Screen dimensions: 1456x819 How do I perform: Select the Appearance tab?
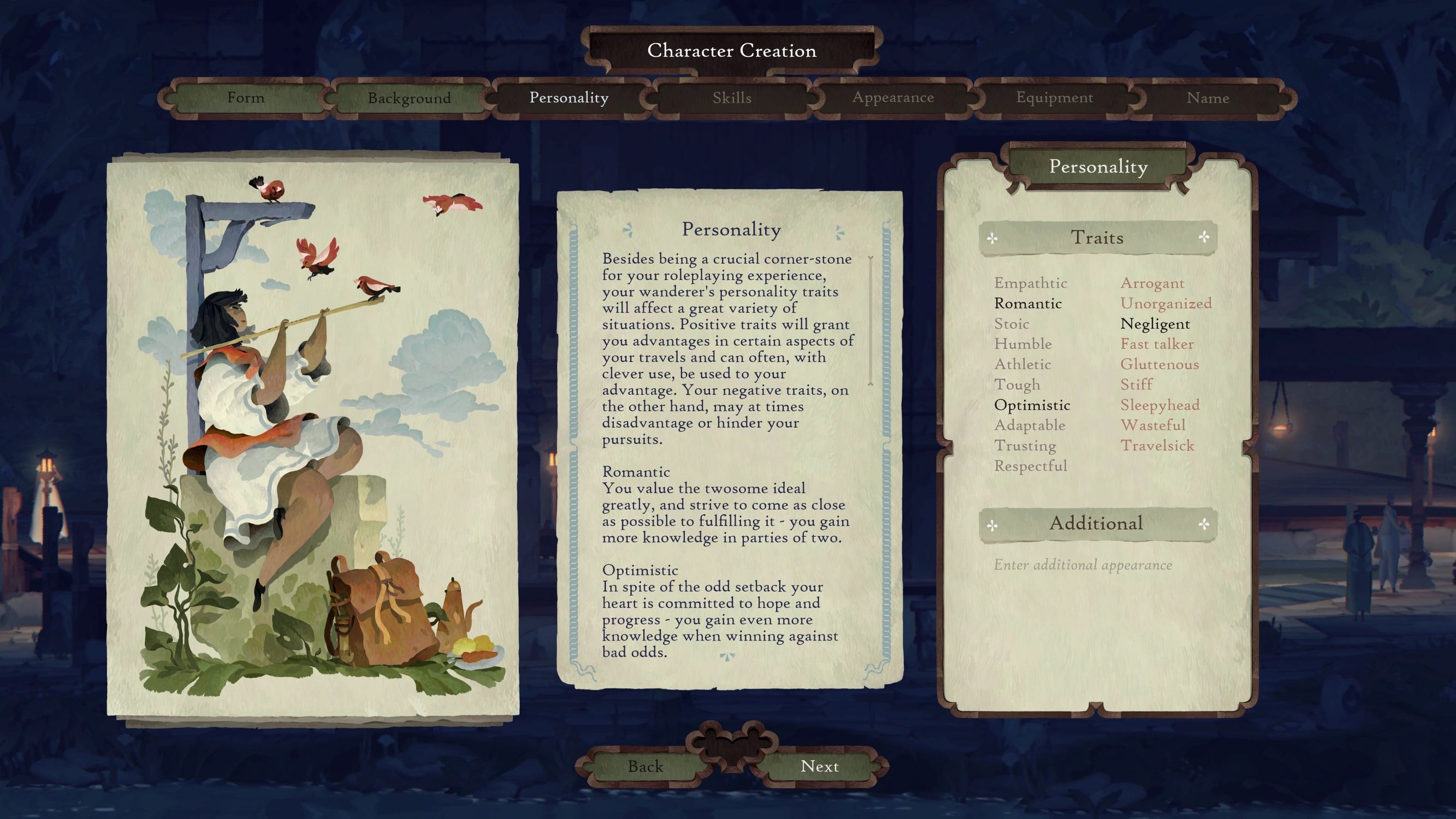point(892,98)
